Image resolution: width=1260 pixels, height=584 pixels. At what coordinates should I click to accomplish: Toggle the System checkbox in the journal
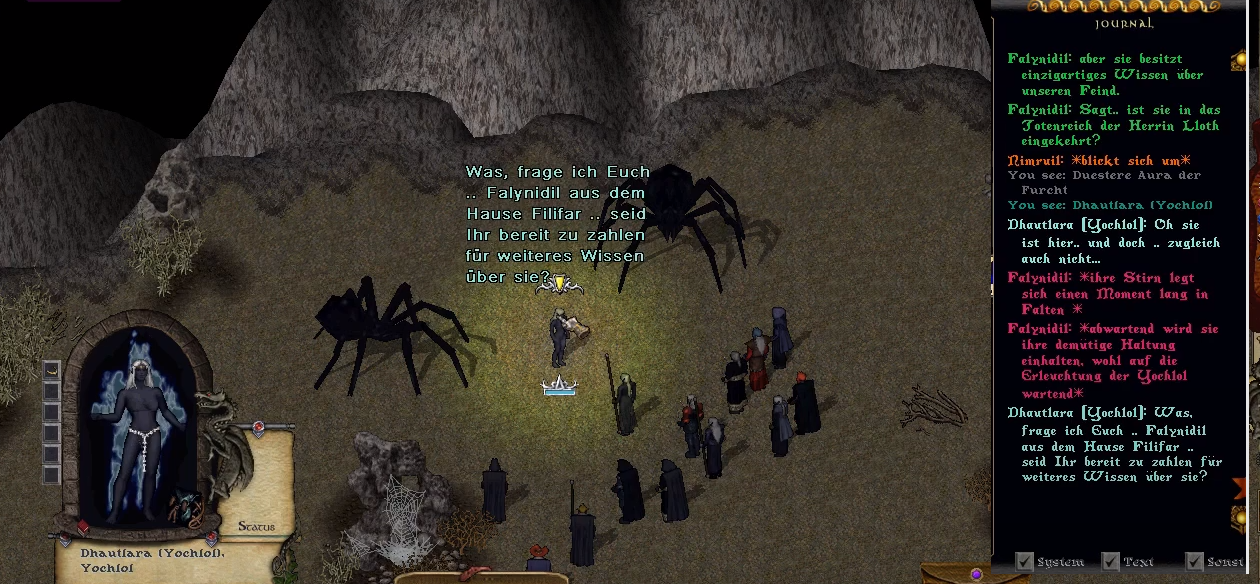coord(1024,562)
